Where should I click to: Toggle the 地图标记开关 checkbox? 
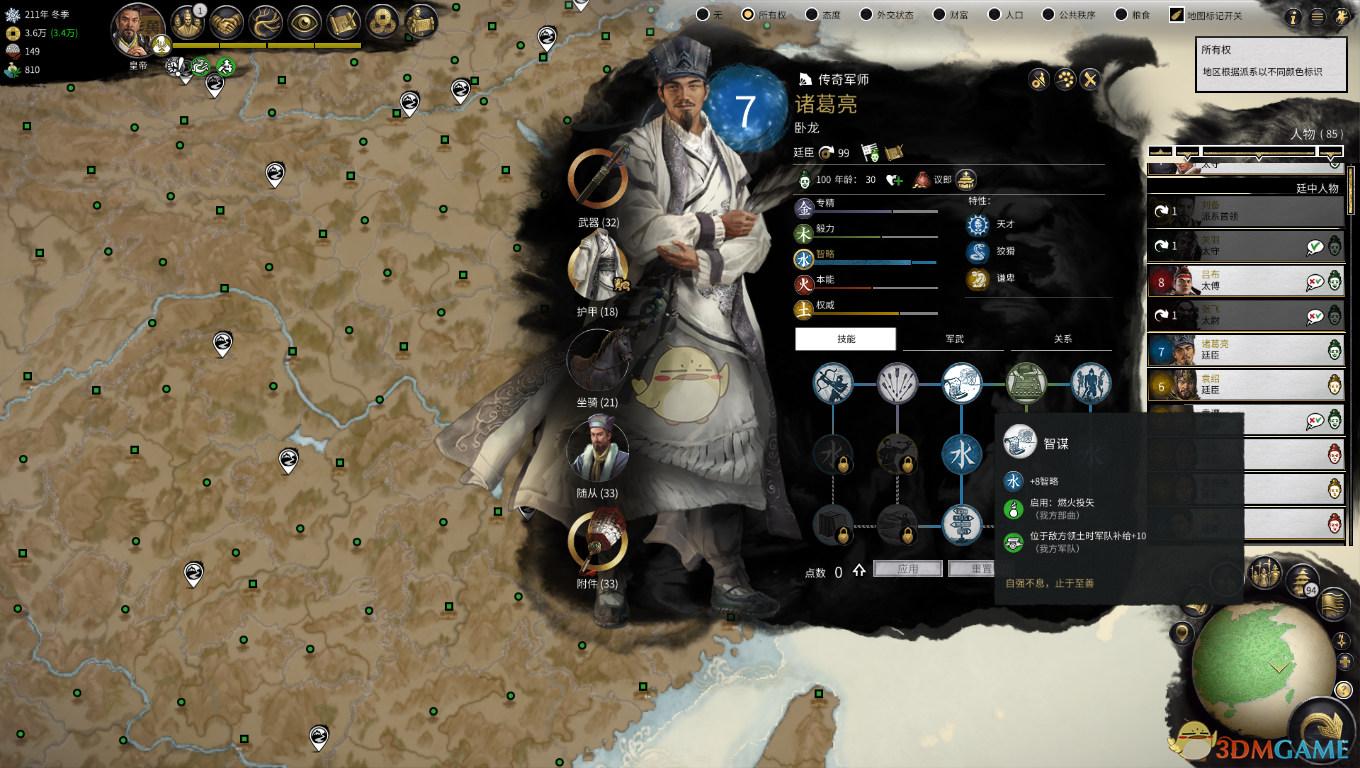(1177, 15)
